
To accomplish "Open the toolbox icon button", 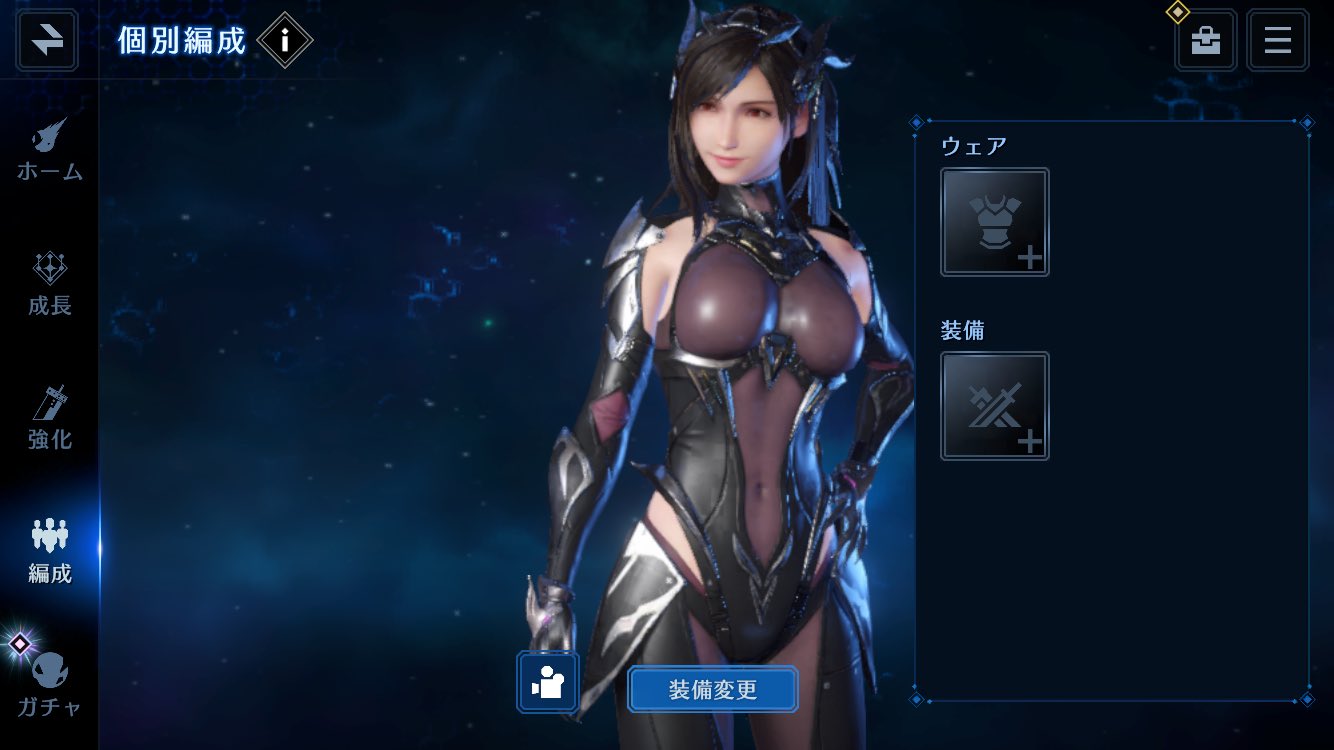I will 1205,40.
